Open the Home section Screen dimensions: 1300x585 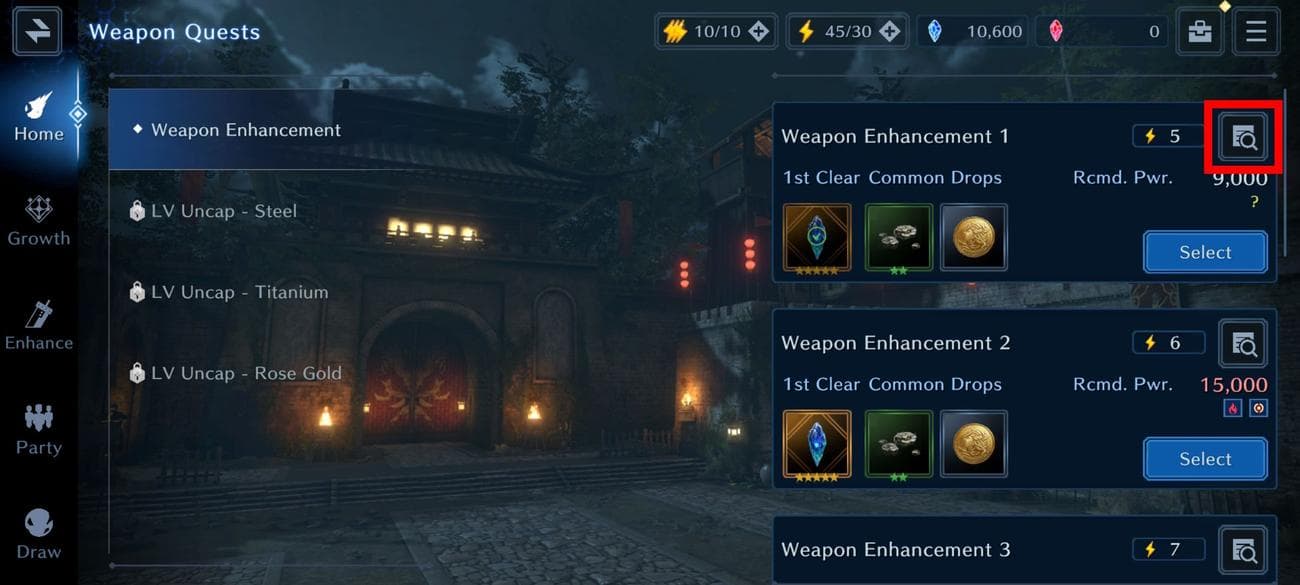click(39, 116)
